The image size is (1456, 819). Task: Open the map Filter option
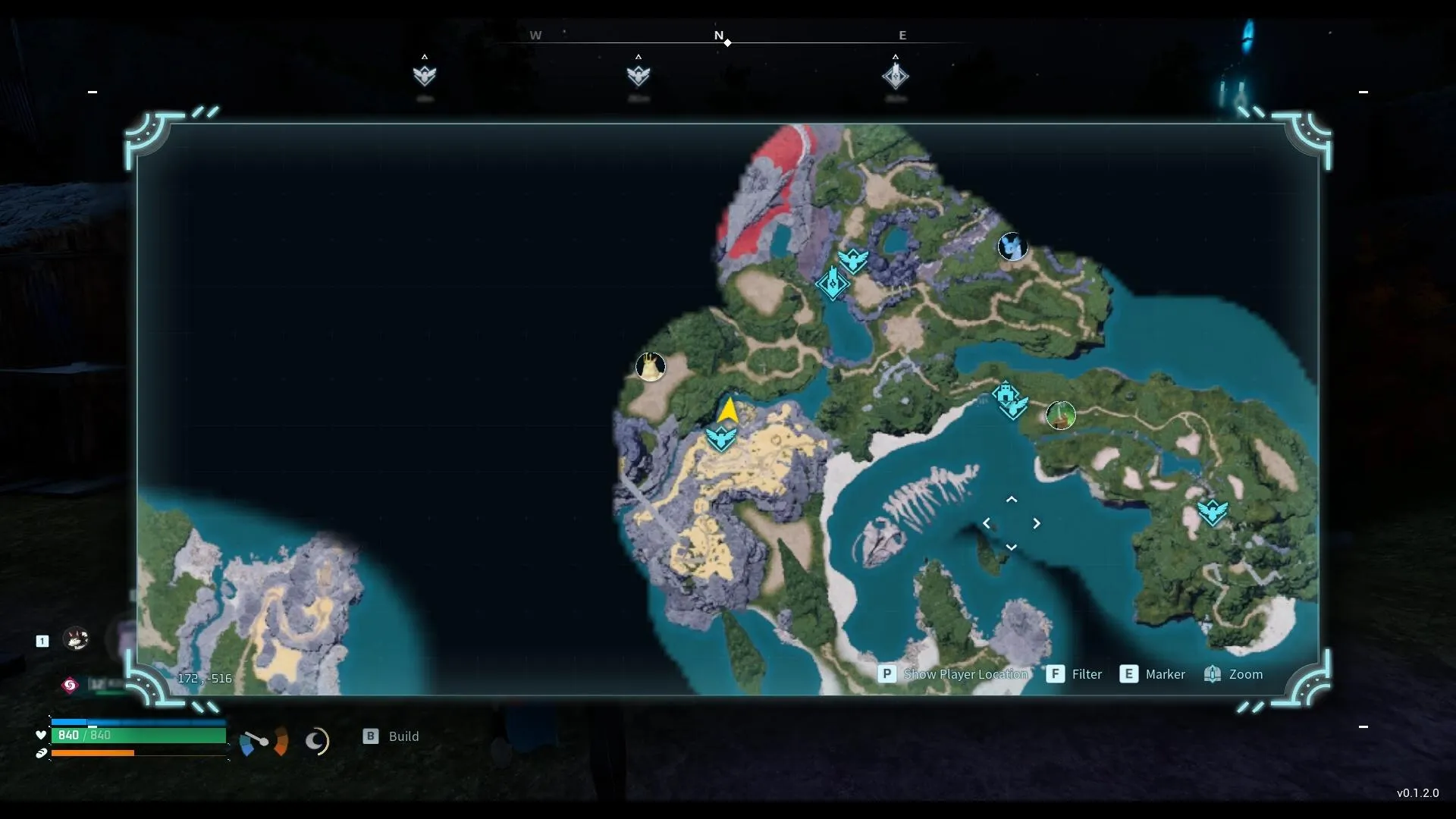1086,674
